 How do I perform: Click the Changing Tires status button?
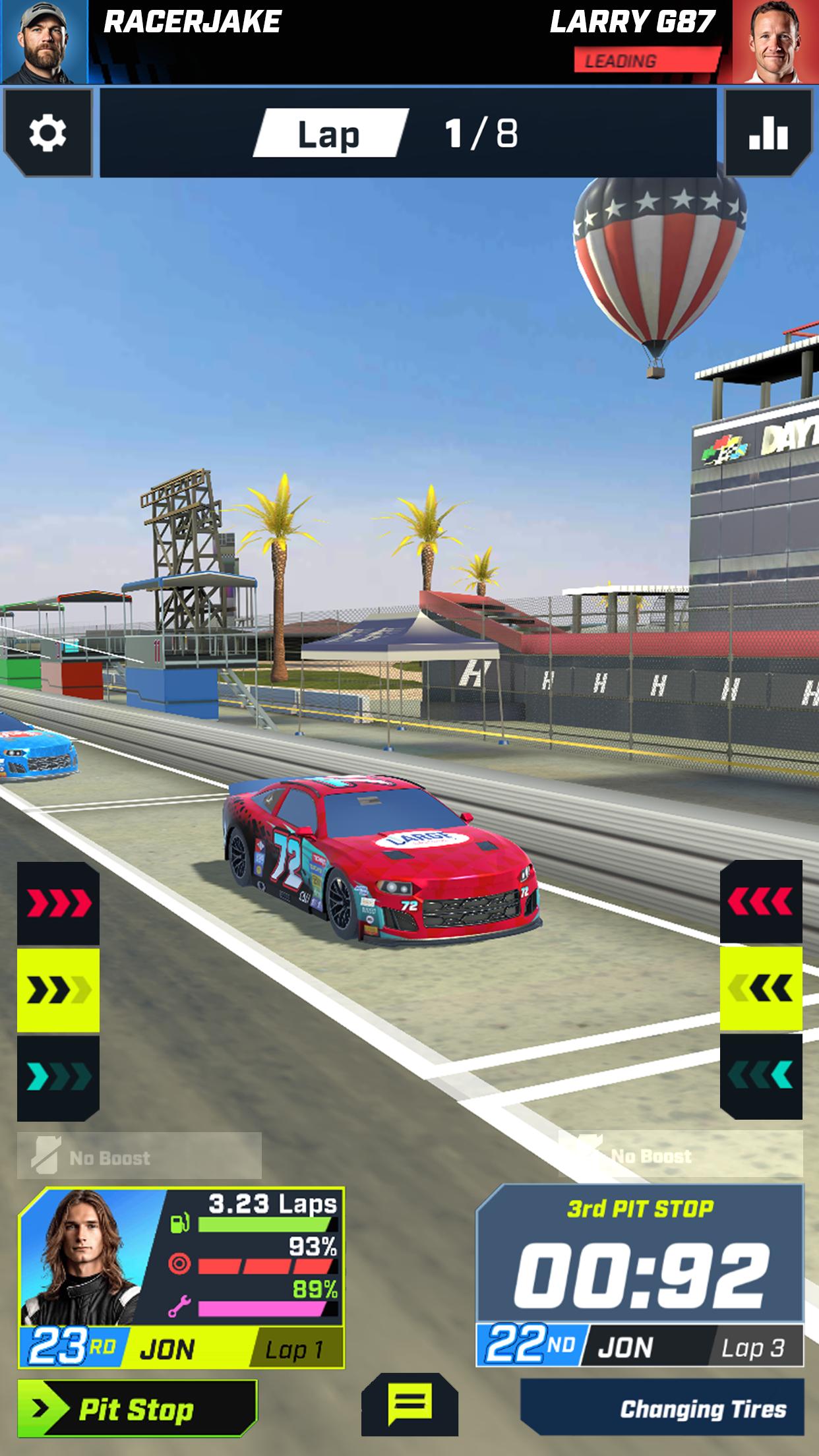[662, 1409]
